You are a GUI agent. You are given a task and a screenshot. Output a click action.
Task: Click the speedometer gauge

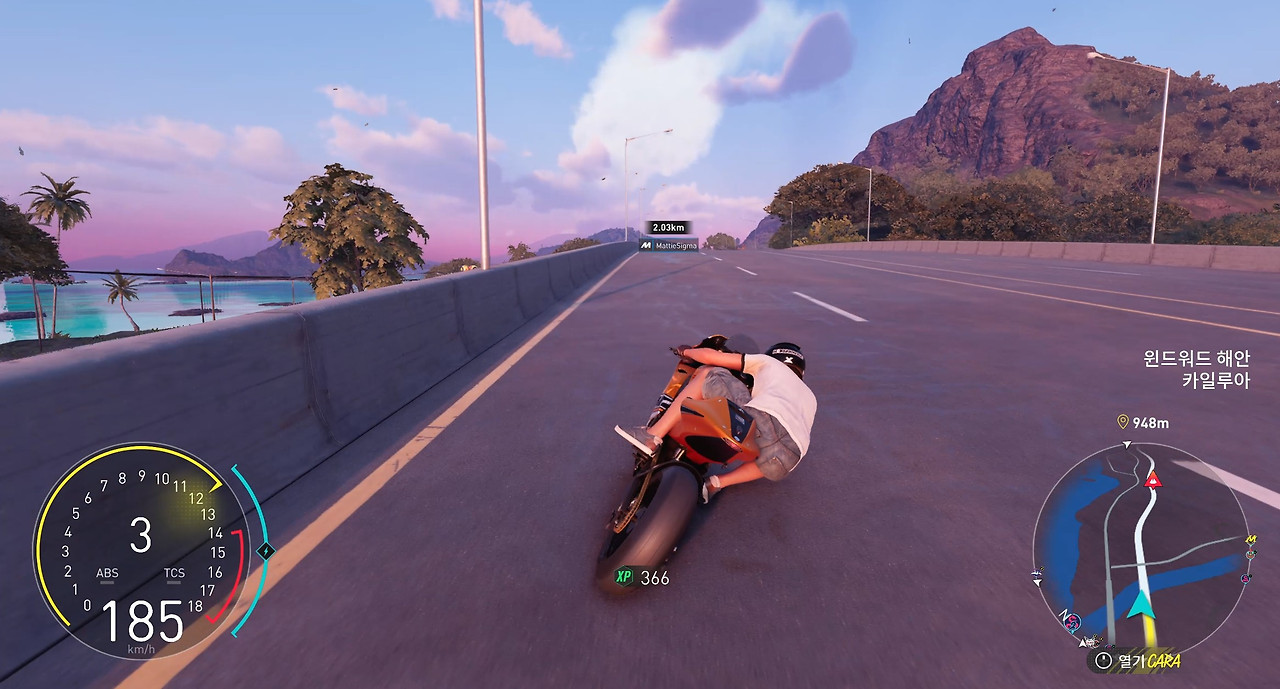pos(141,550)
